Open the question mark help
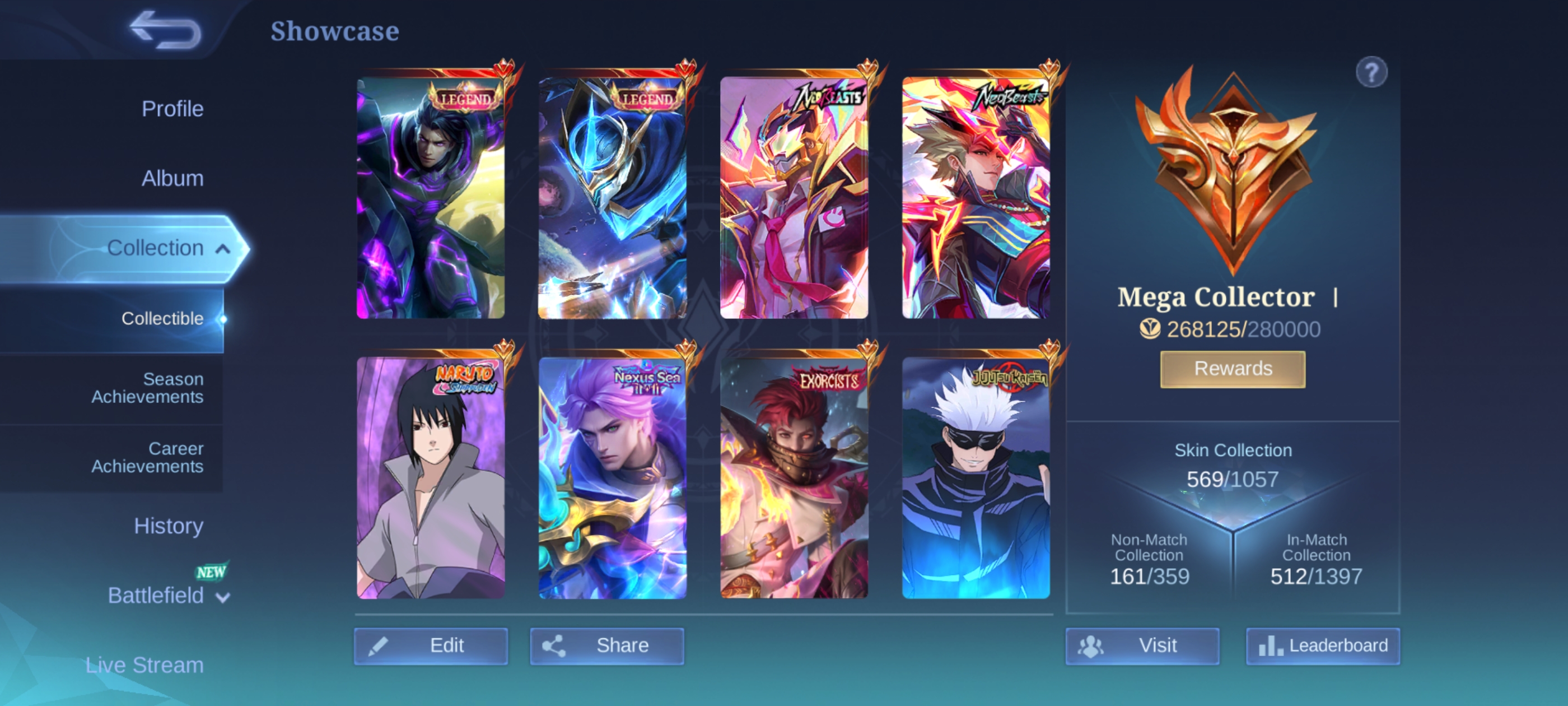1568x706 pixels. [x=1371, y=73]
